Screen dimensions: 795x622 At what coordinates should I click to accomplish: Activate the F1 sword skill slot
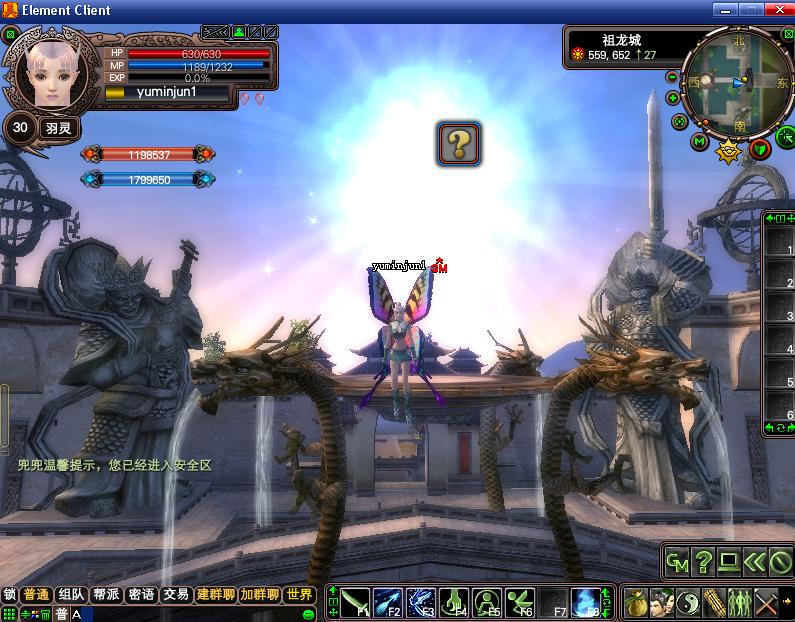355,602
